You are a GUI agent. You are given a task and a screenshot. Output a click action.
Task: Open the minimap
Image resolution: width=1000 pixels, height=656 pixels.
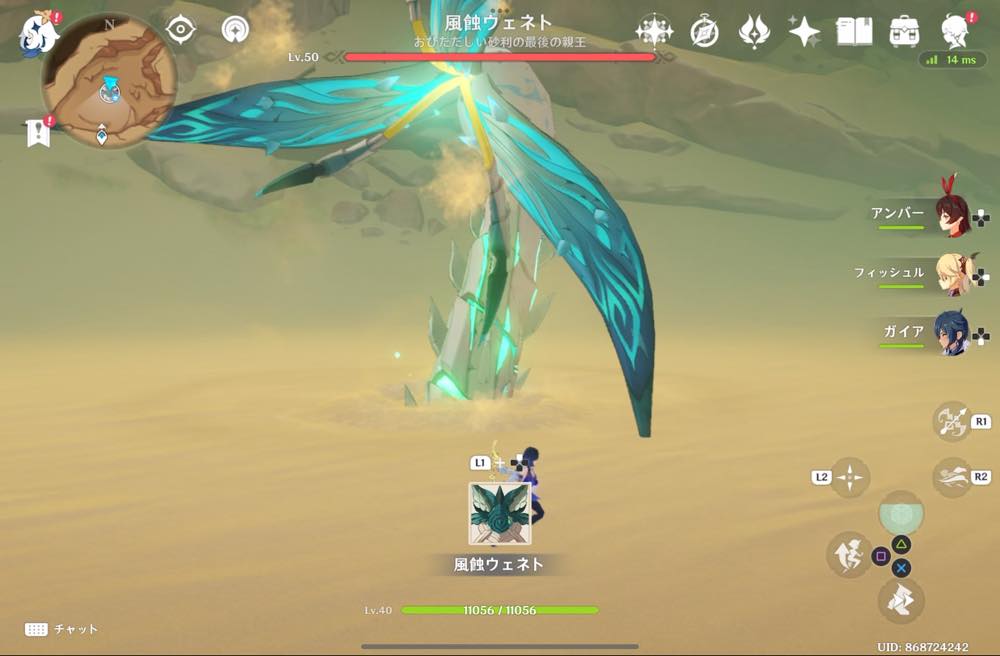pos(109,81)
